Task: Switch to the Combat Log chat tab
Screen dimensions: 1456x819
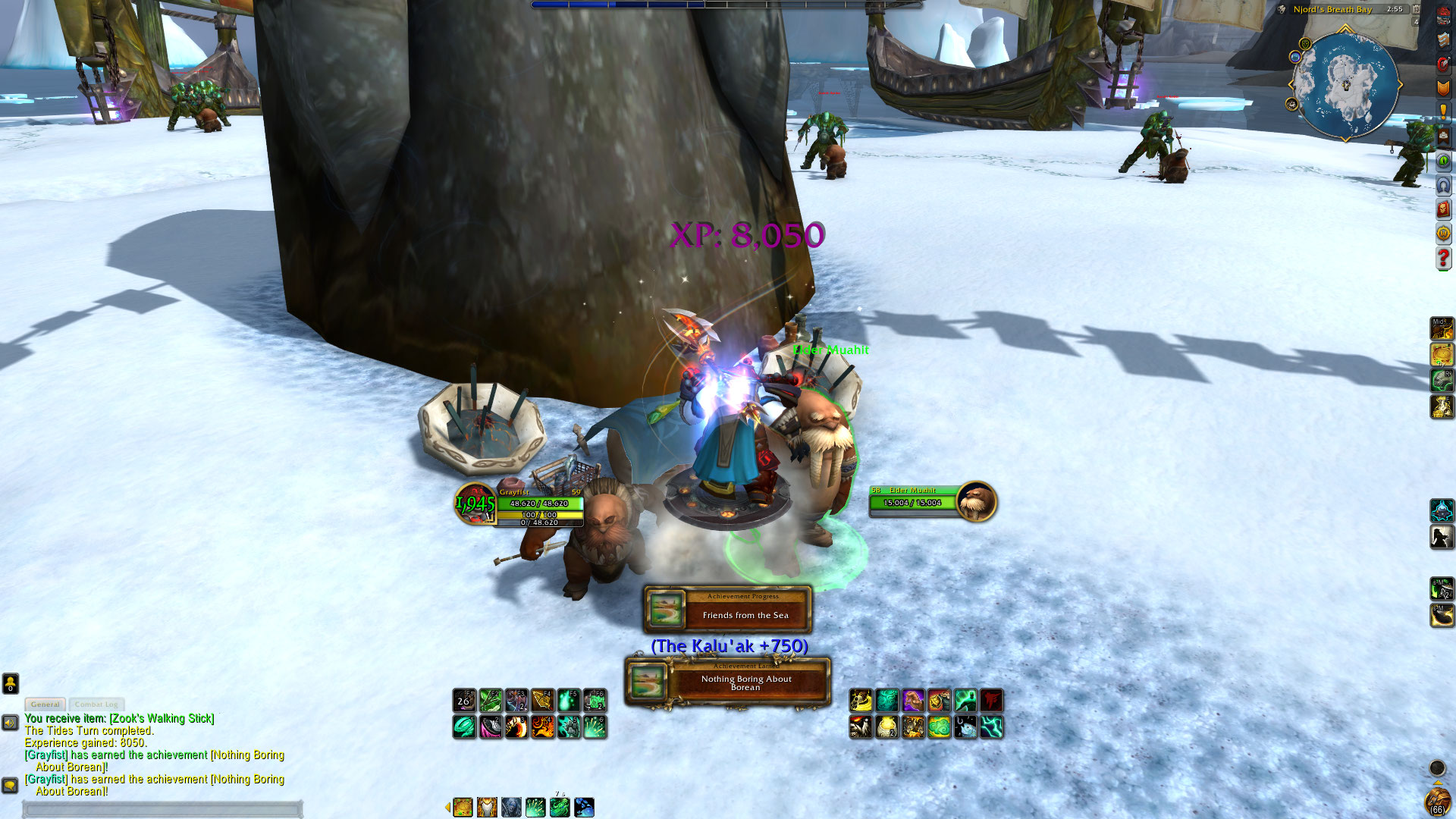Action: (x=96, y=704)
